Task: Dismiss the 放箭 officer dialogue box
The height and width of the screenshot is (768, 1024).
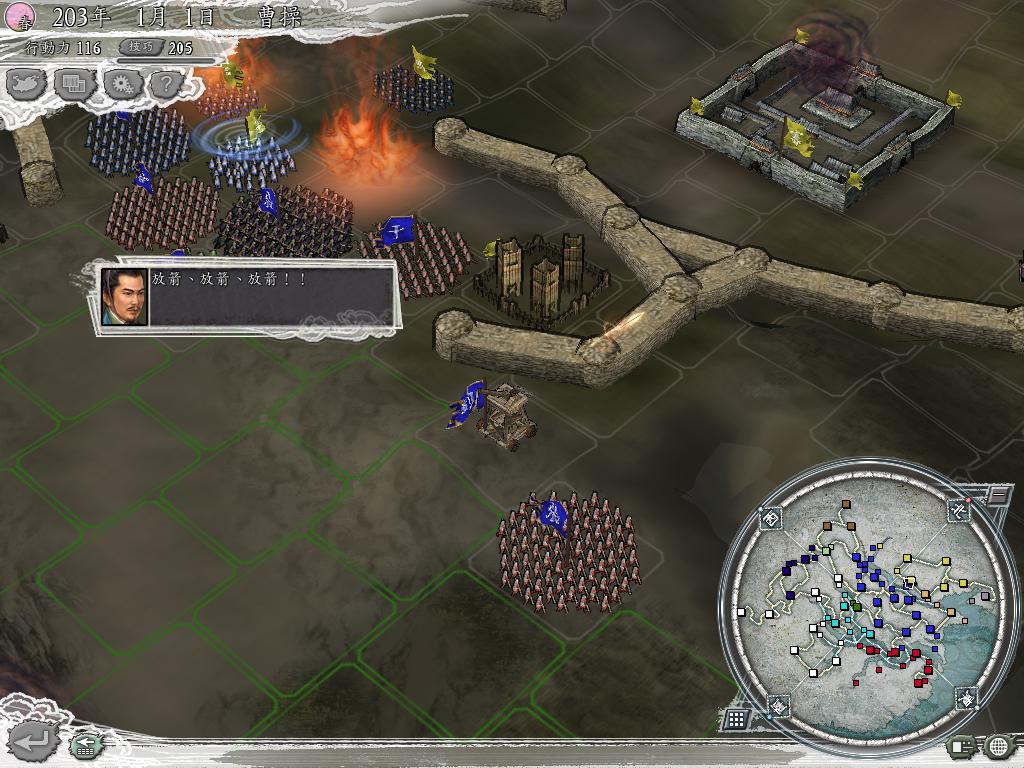Action: tap(248, 296)
